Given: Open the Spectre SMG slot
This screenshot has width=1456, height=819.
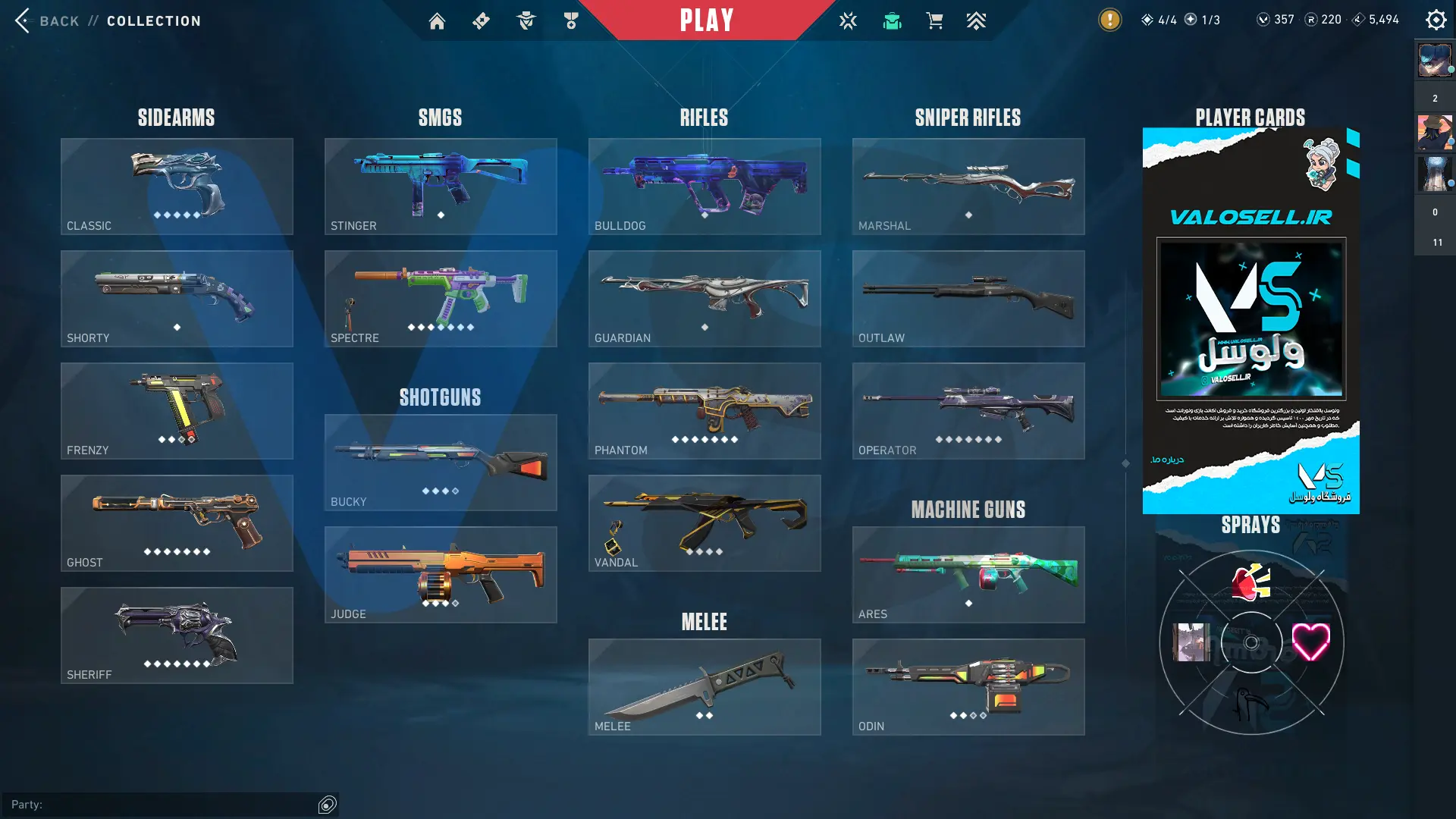Looking at the screenshot, I should [x=441, y=299].
